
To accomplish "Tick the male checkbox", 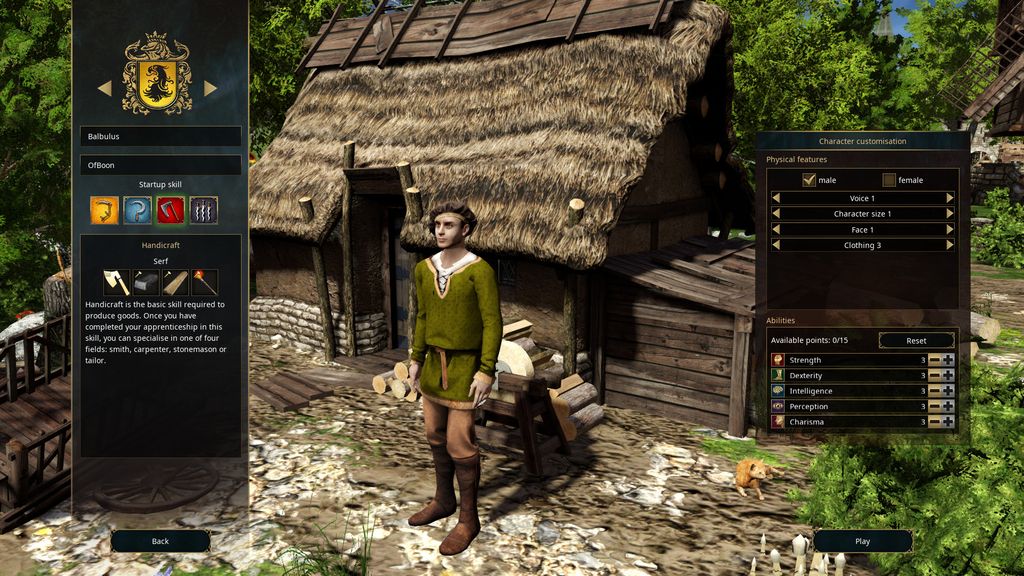I will (809, 180).
